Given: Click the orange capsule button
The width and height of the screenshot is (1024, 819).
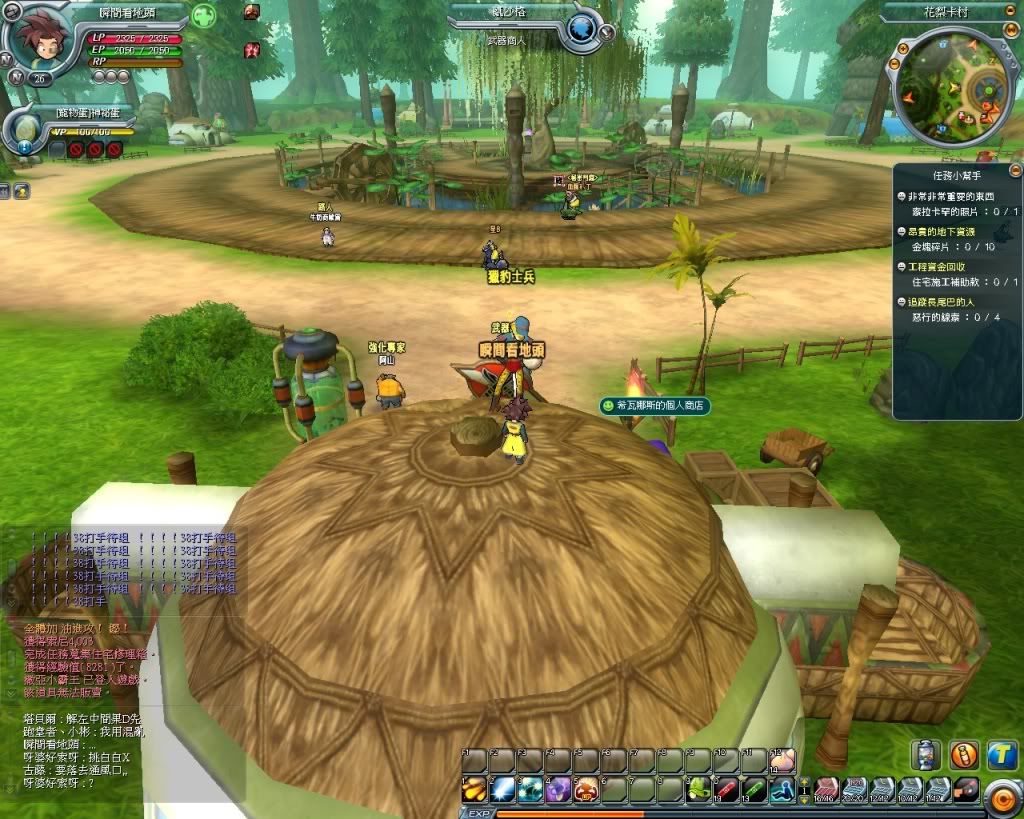Looking at the screenshot, I should click(963, 755).
